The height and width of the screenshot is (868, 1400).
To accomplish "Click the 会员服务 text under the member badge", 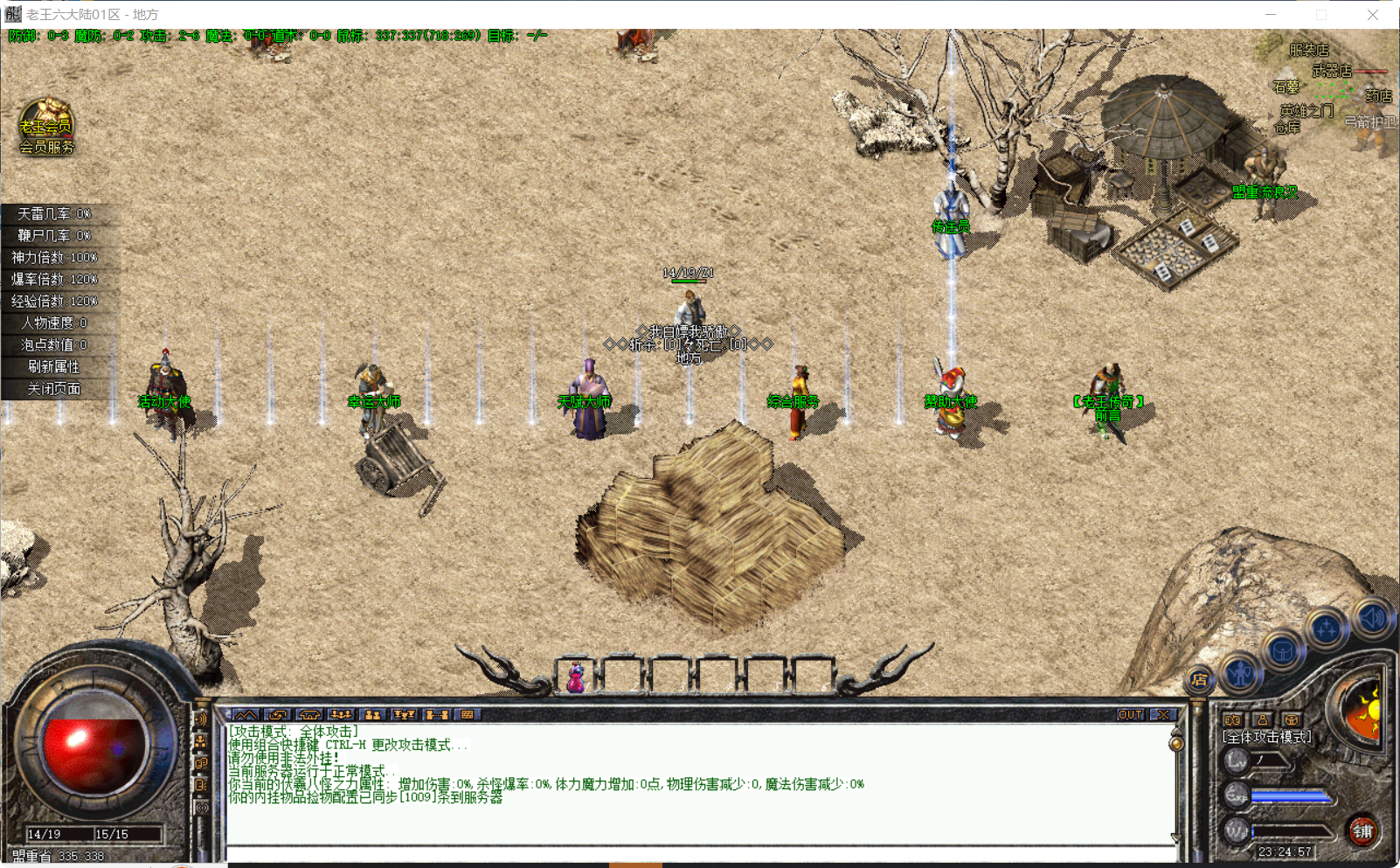I will 45,149.
